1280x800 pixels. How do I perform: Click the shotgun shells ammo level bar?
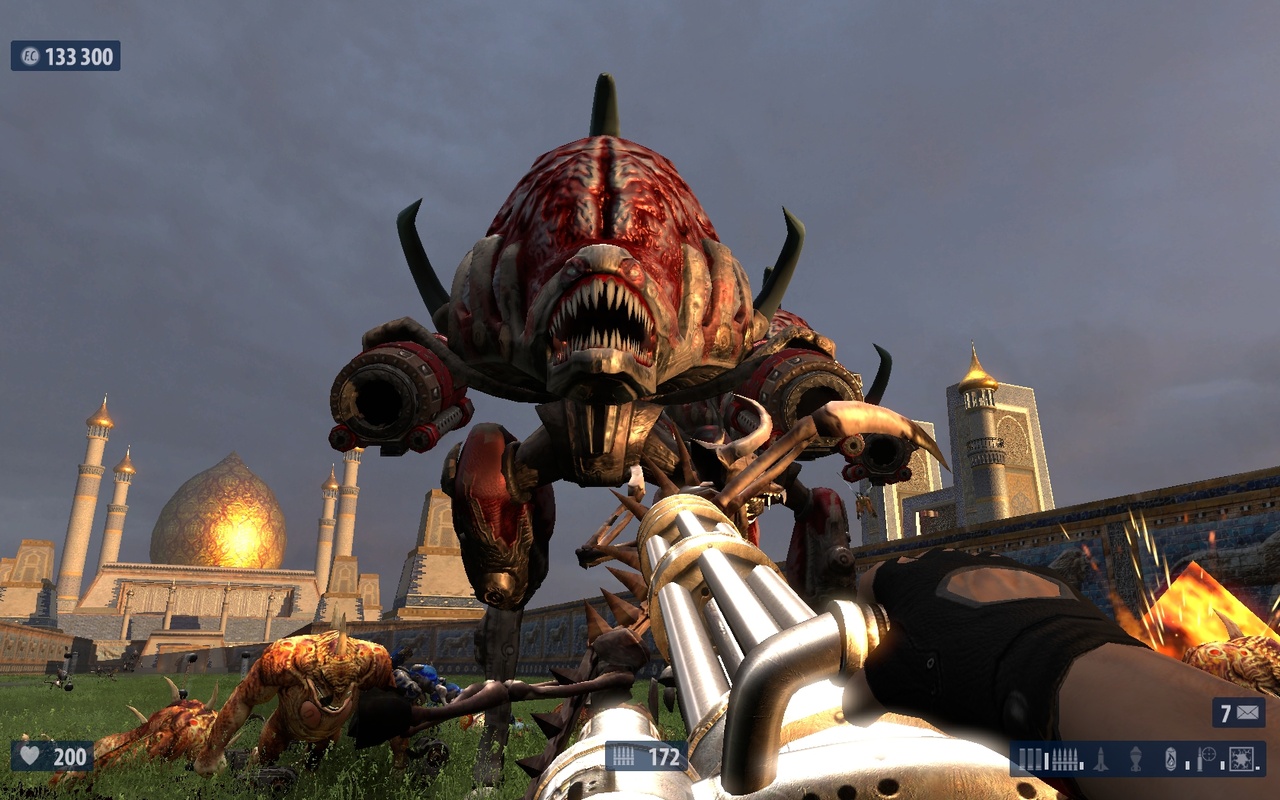(x=1046, y=762)
